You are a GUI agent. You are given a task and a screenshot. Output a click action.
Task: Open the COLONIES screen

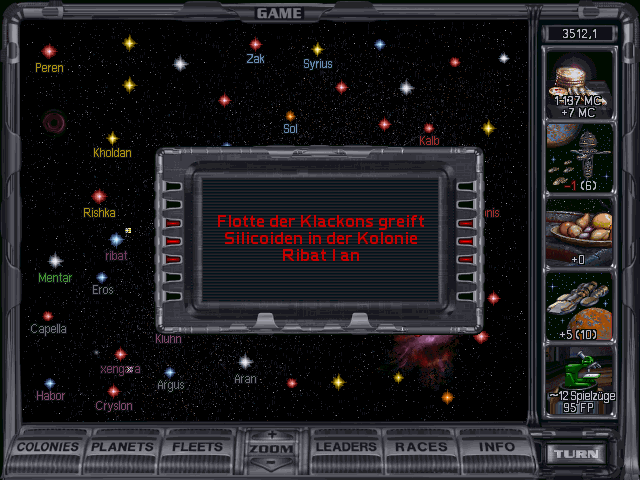pos(48,447)
